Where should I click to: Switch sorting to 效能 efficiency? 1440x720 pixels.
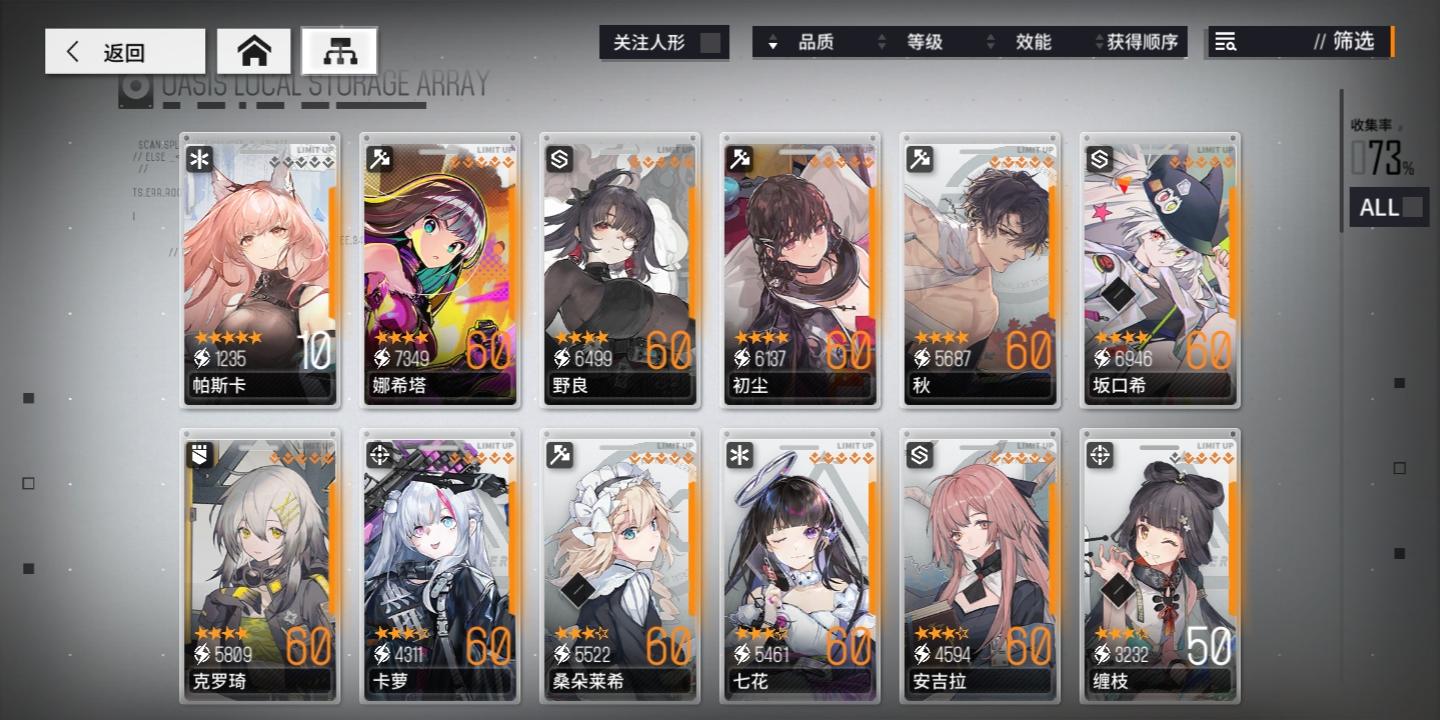(1034, 42)
